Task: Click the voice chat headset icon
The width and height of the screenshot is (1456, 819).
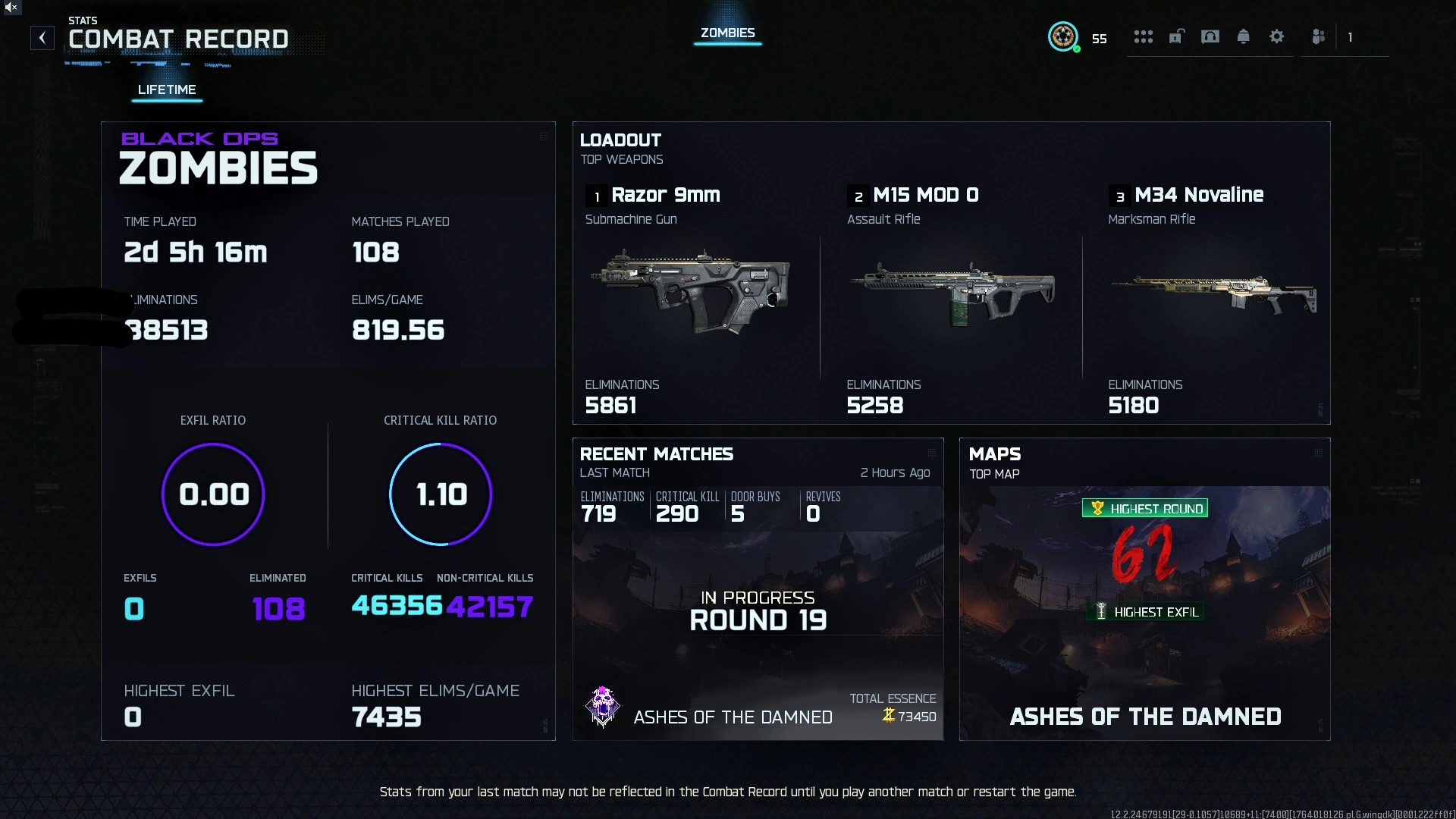Action: click(1210, 36)
